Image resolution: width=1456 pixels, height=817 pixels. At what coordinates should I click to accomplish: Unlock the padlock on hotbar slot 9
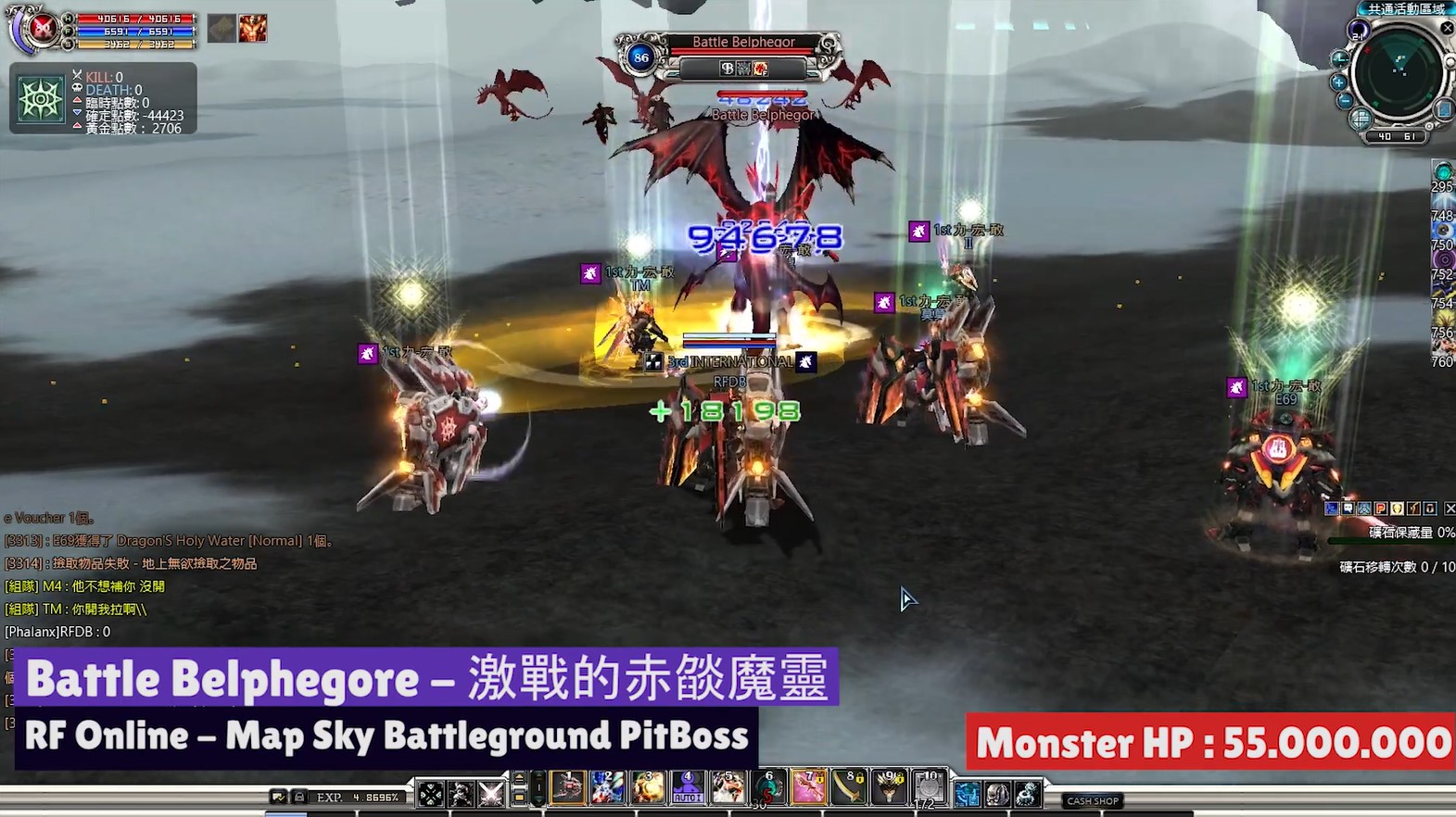[x=900, y=780]
